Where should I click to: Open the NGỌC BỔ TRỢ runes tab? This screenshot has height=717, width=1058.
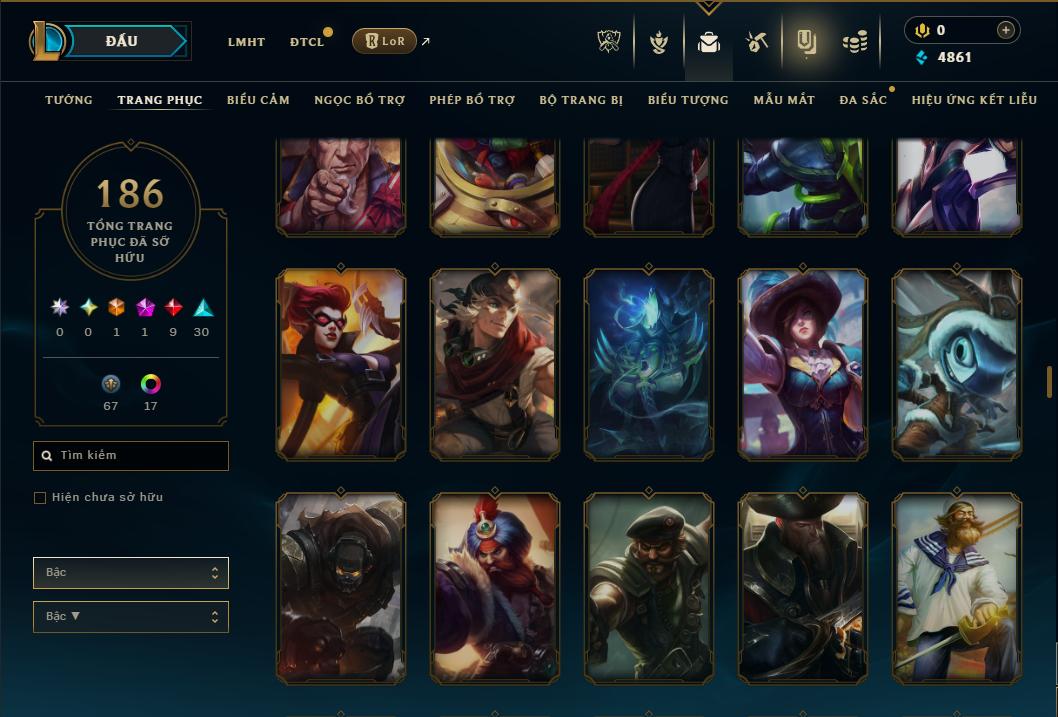[x=359, y=100]
